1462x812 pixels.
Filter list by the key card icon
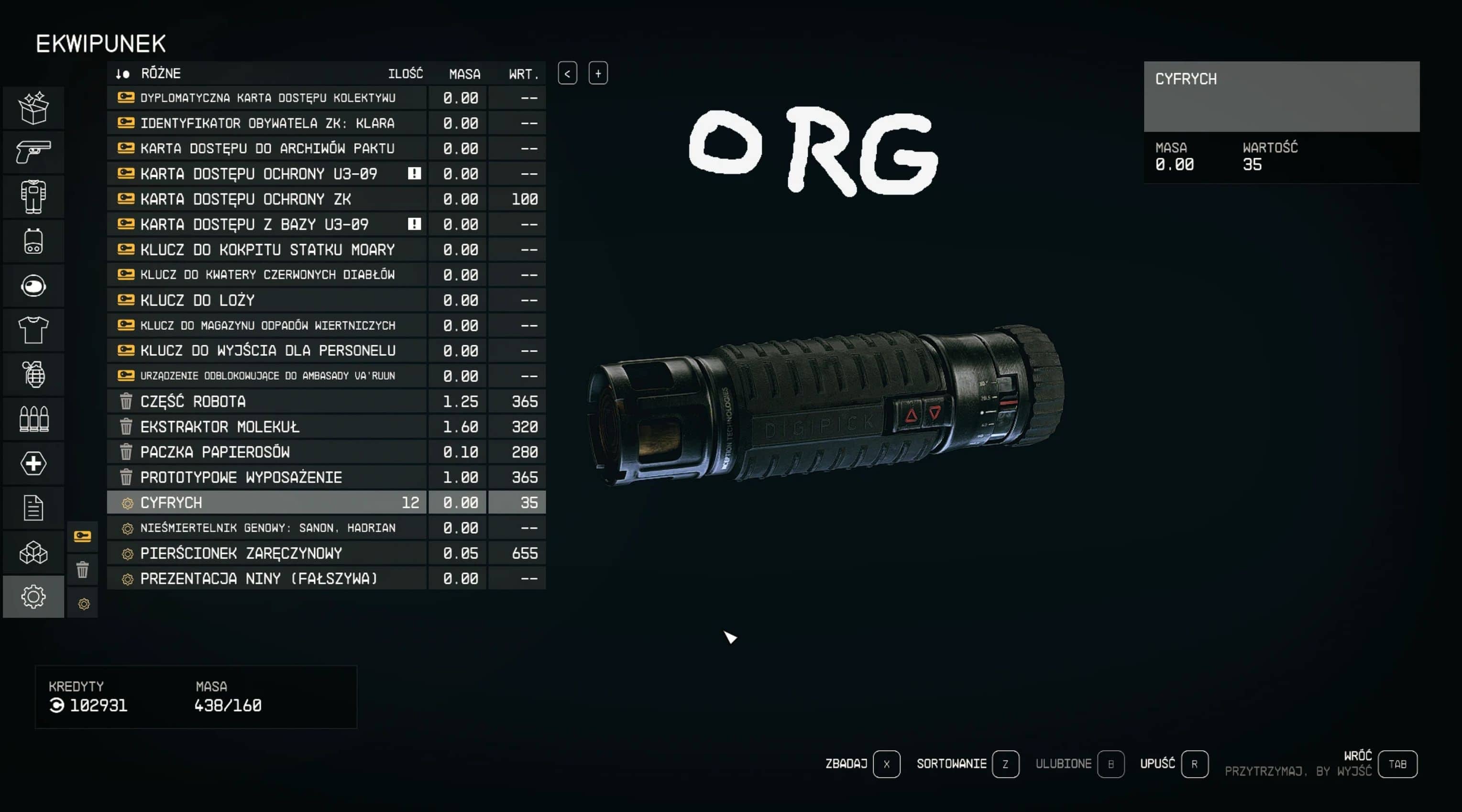(82, 536)
